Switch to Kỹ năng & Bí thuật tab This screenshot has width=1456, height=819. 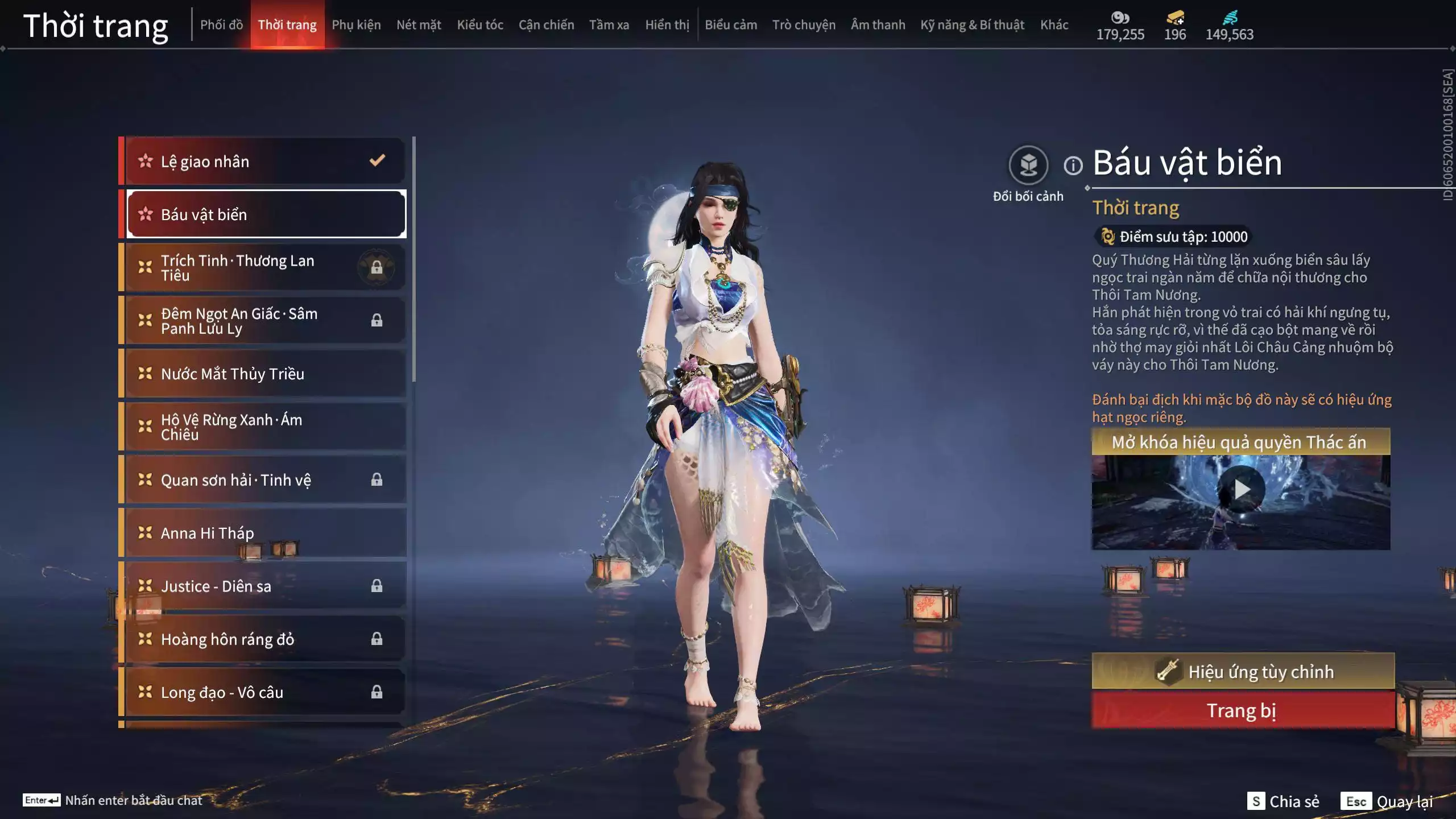(x=972, y=25)
